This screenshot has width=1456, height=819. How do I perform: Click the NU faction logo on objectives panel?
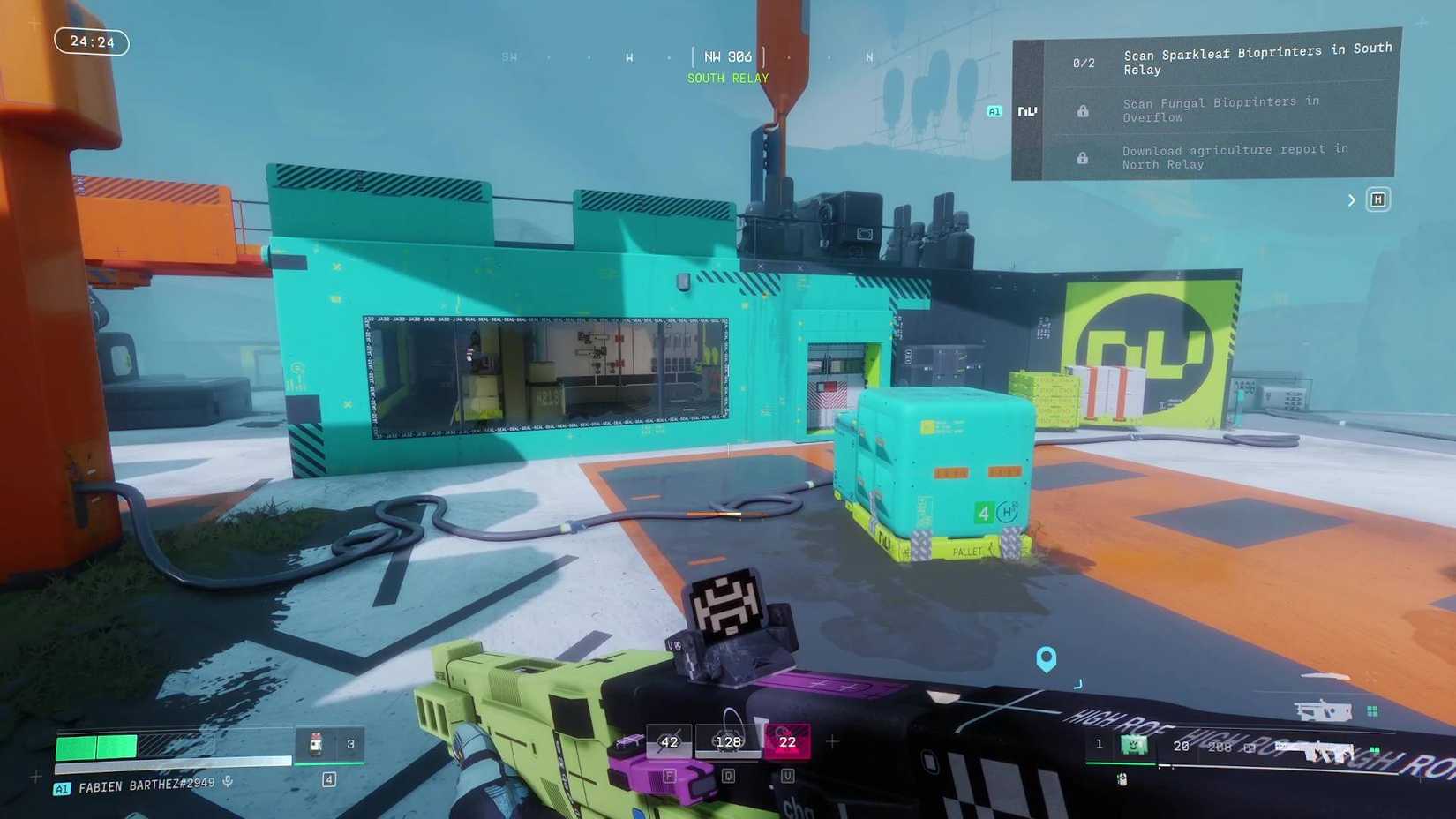click(1026, 110)
